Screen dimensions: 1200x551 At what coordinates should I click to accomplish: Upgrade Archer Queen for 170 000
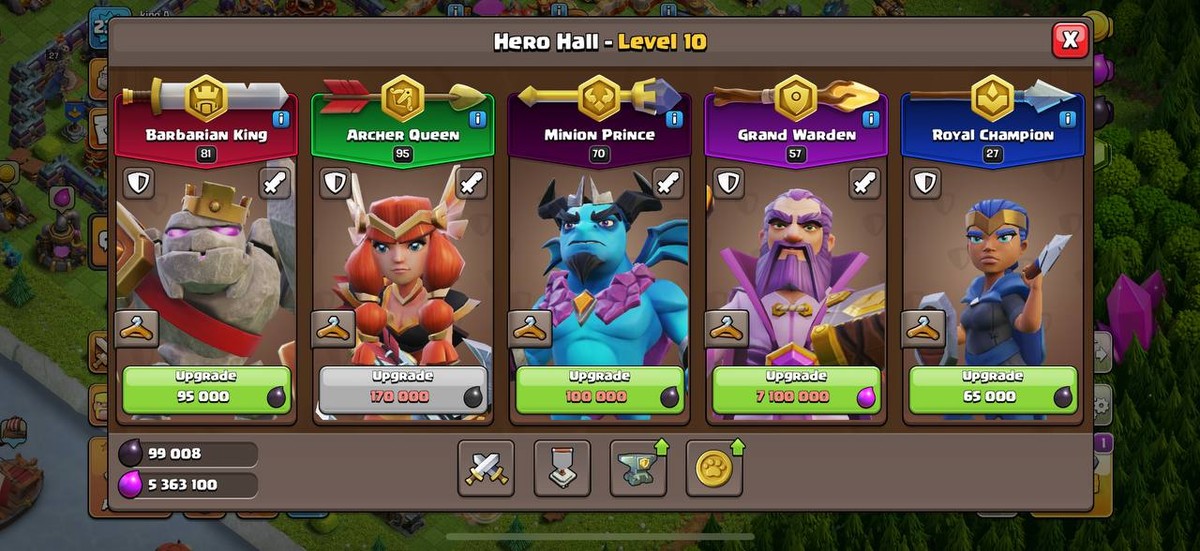[x=403, y=389]
